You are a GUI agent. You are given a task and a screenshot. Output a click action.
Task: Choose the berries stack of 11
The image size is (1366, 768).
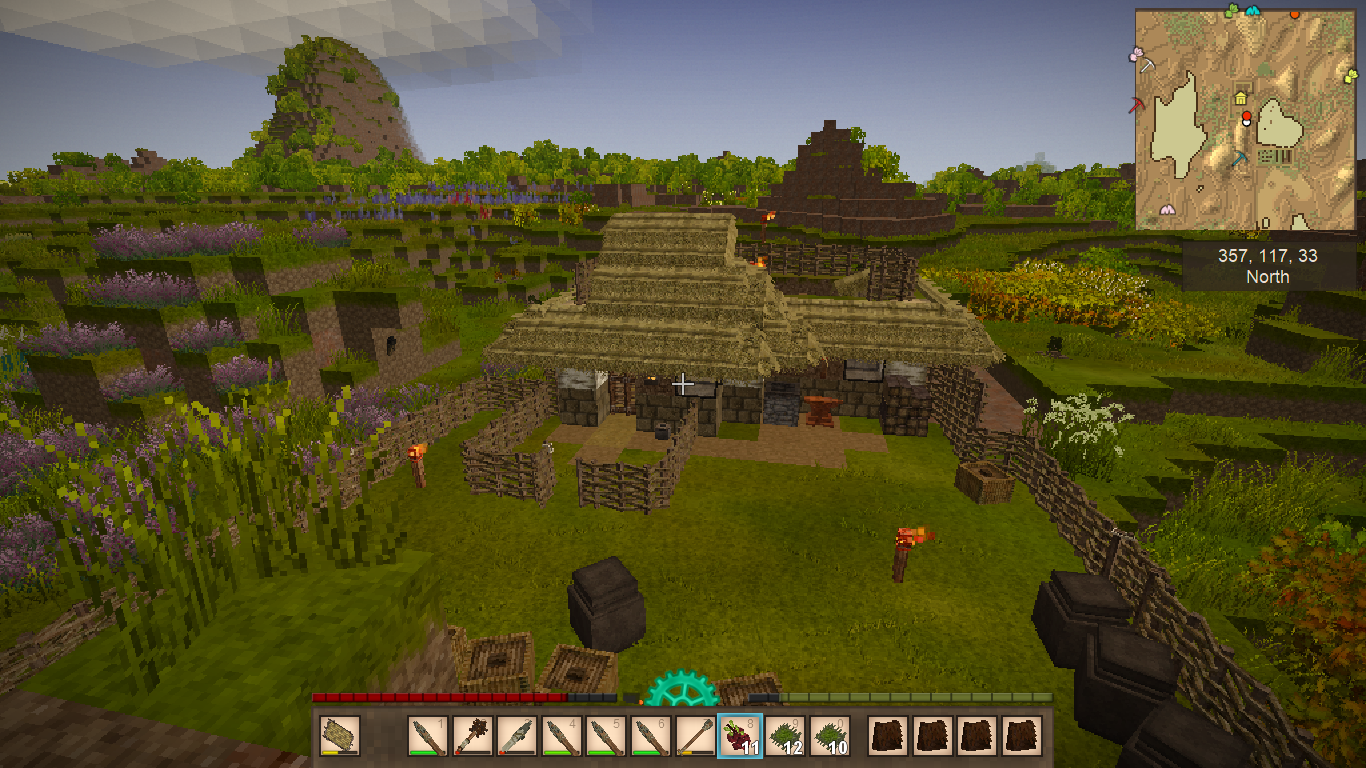tap(740, 737)
